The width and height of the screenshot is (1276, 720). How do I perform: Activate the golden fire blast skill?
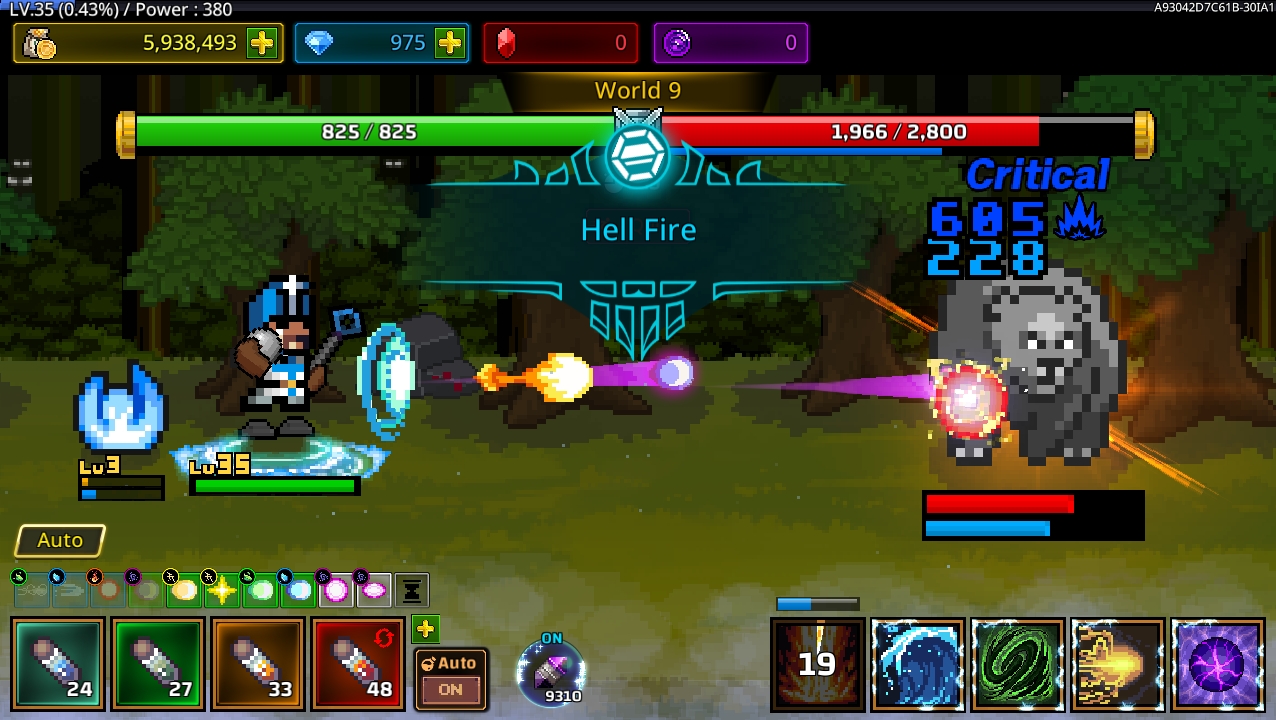coord(1117,664)
